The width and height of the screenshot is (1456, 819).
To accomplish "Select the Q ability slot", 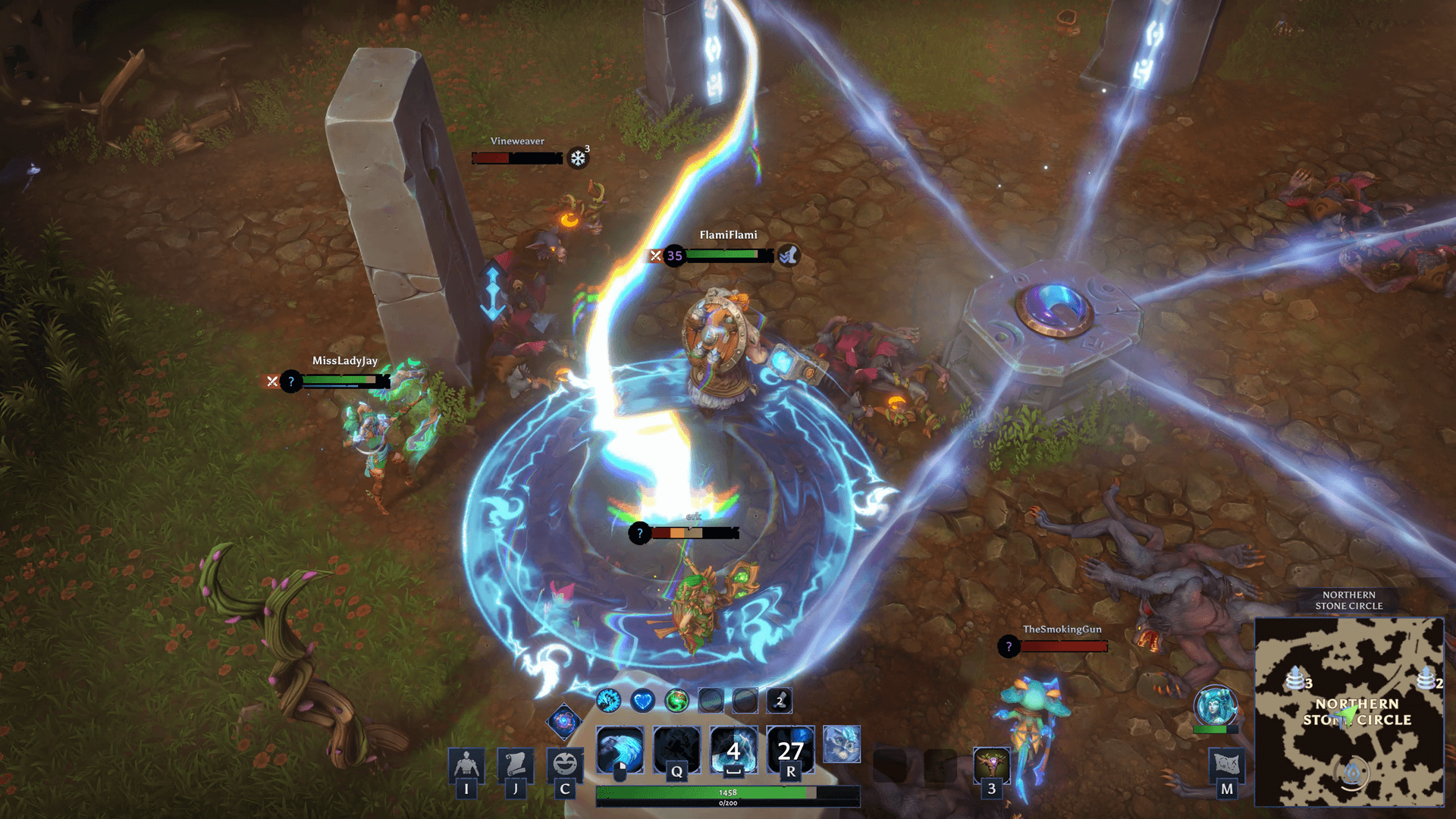I will [x=676, y=750].
